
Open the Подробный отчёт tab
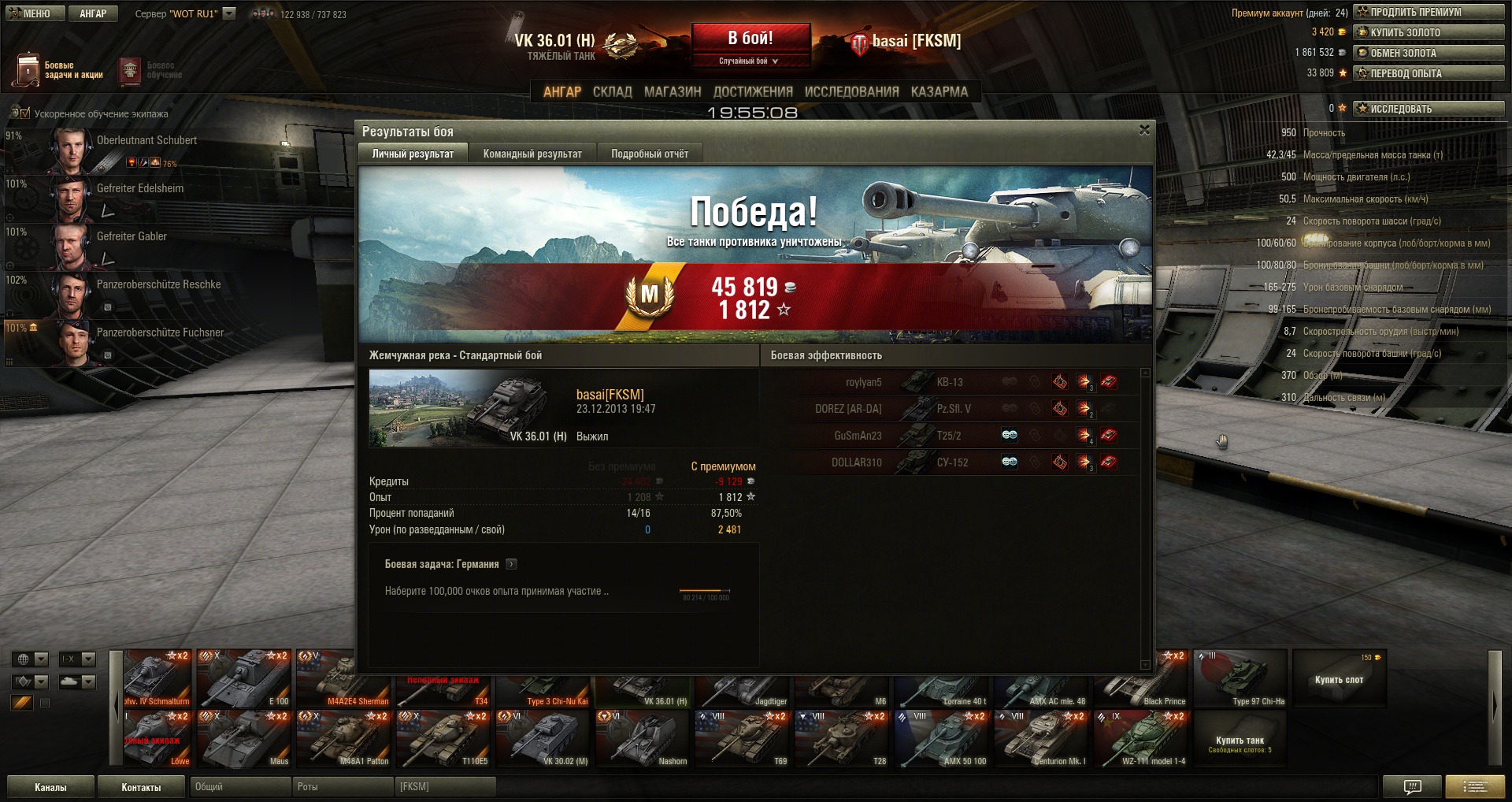pyautogui.click(x=650, y=154)
